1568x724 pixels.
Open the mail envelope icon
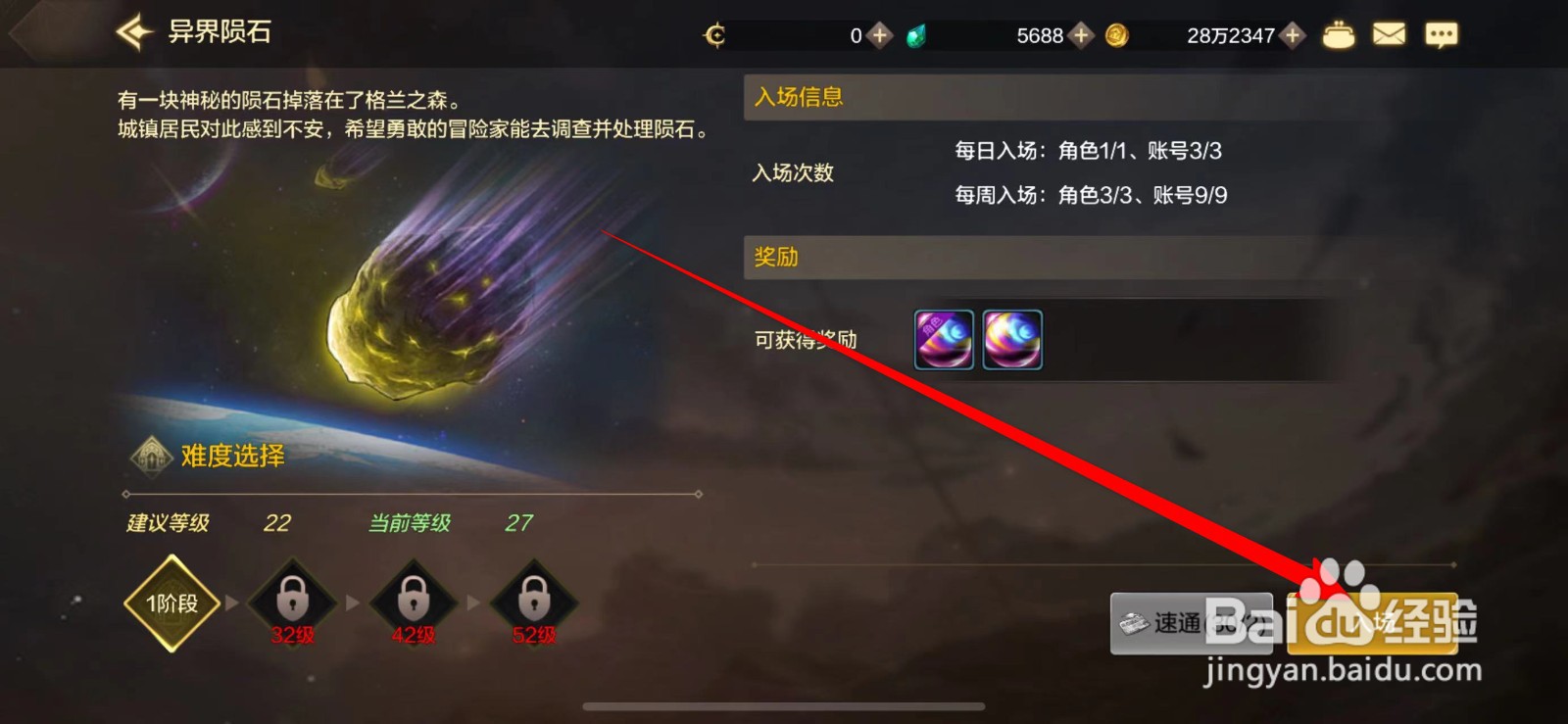1391,34
